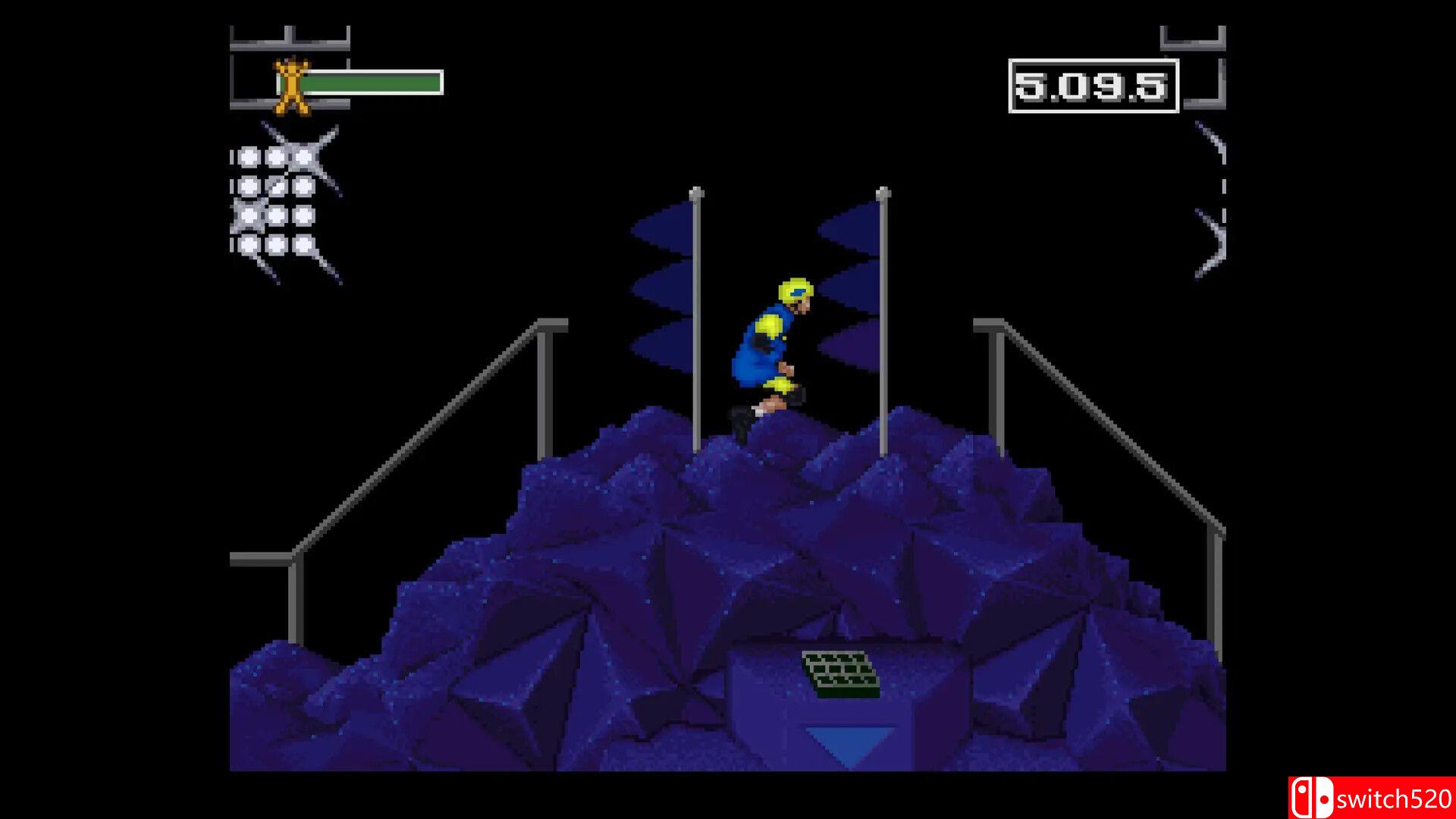Viewport: 1456px width, 819px height.
Task: Click the timer display showing 5.09.5
Action: coord(1092,85)
